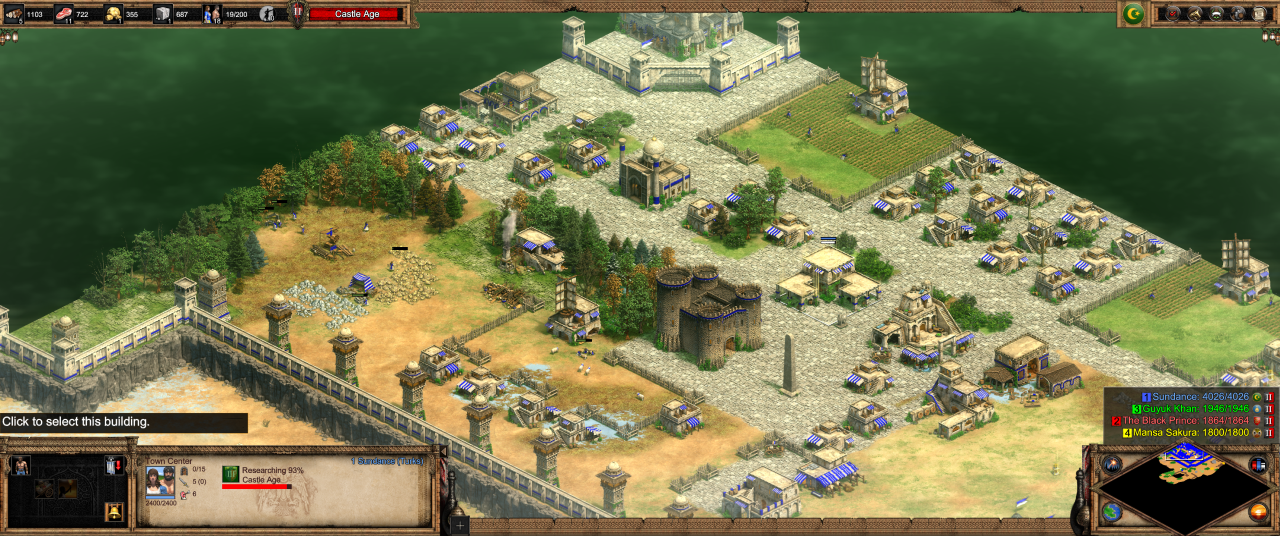
Task: Select Guyuk Khan in the score list
Action: coord(1194,409)
